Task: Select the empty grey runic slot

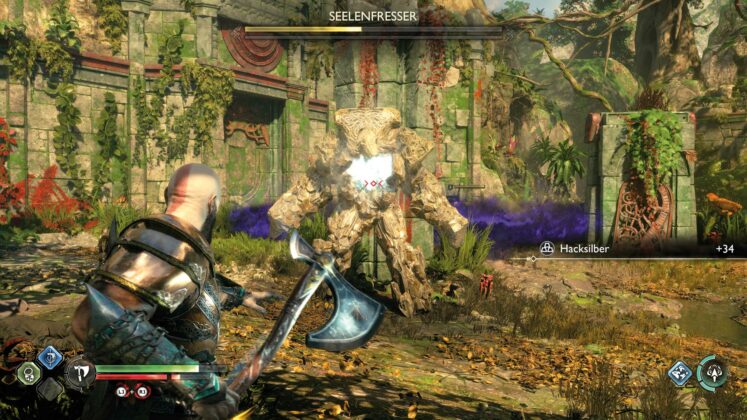Action: pos(50,388)
